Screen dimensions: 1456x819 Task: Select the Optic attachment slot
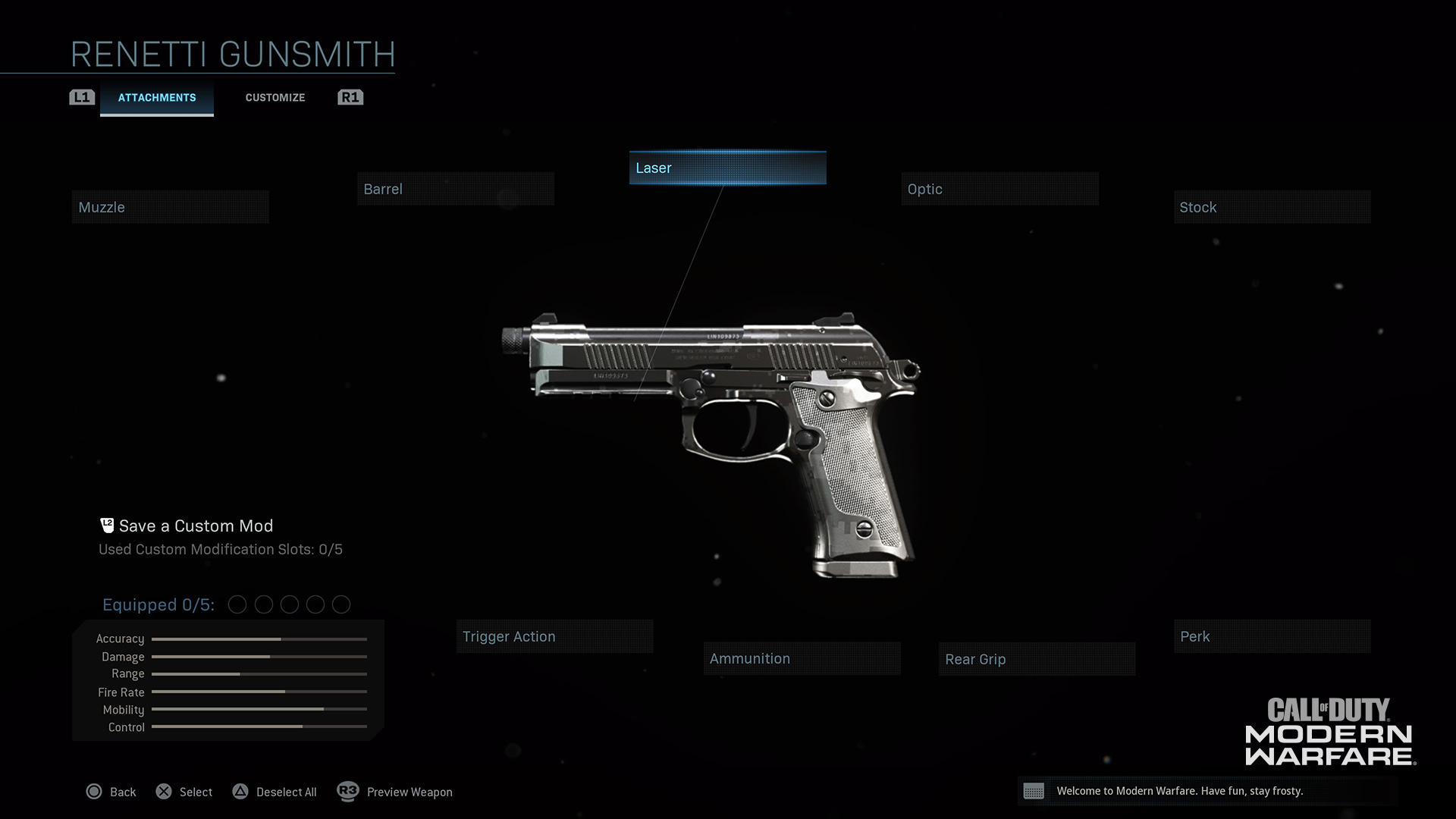click(999, 189)
